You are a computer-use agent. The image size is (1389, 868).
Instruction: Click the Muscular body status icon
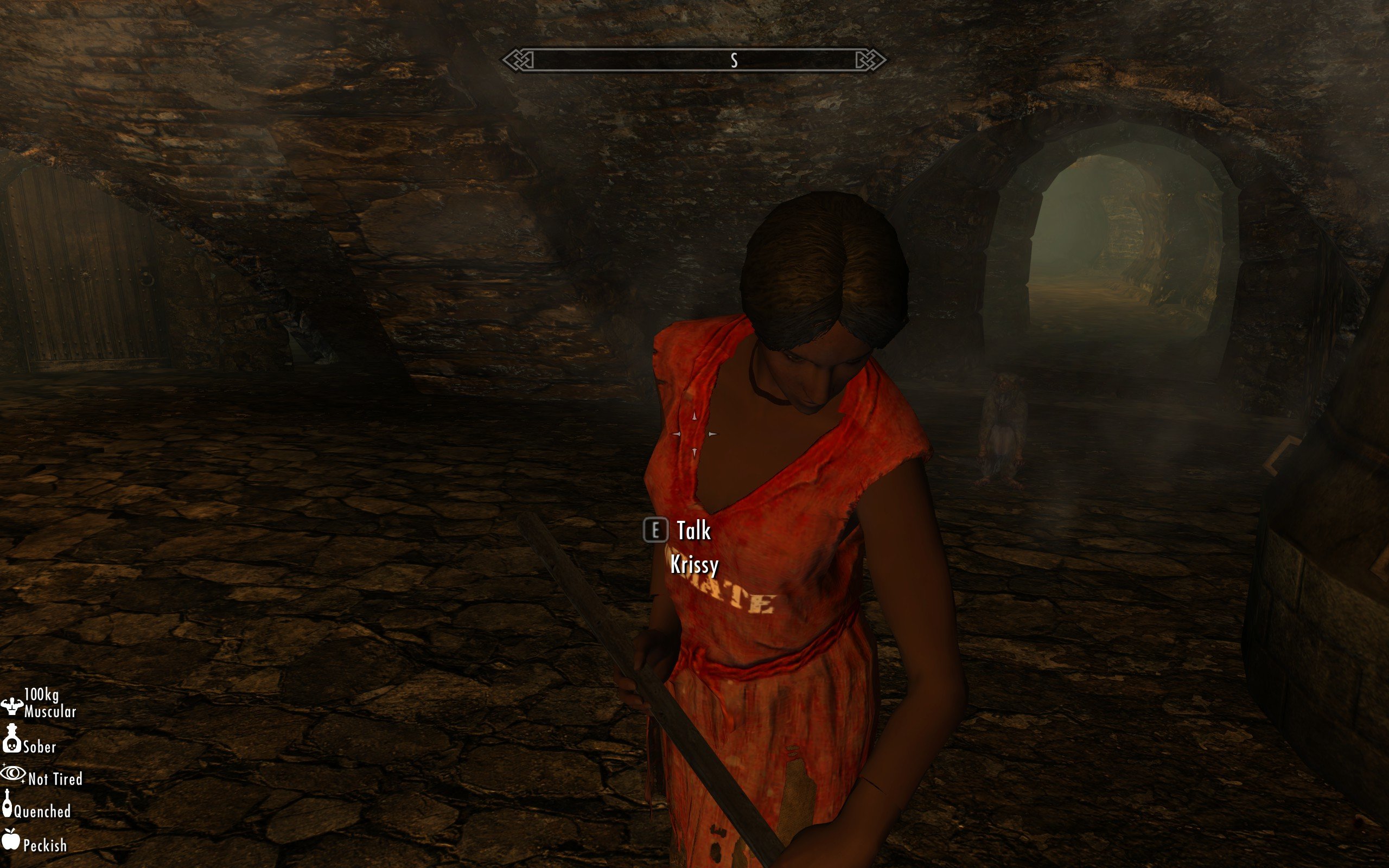click(11, 706)
